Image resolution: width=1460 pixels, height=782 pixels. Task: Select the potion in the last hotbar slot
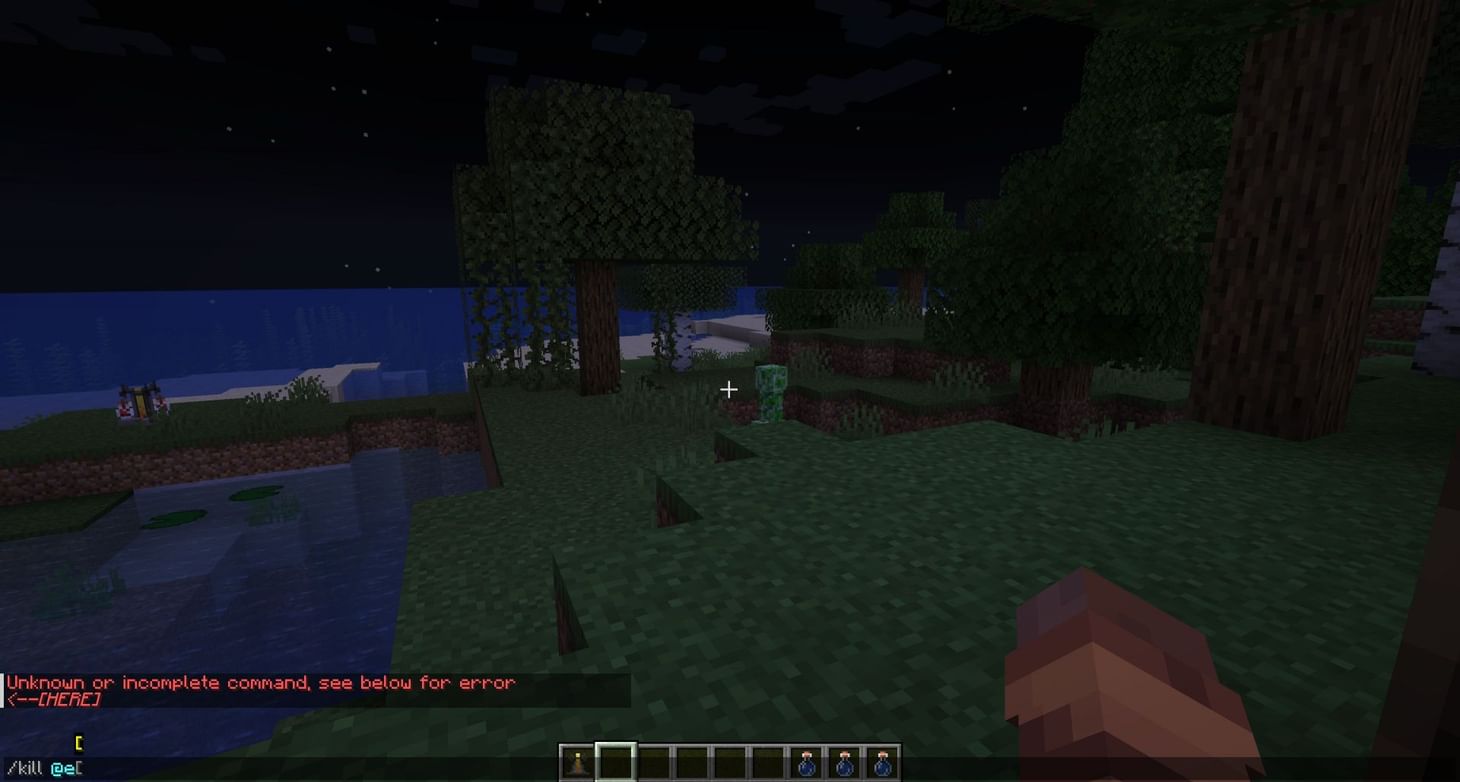[x=883, y=762]
